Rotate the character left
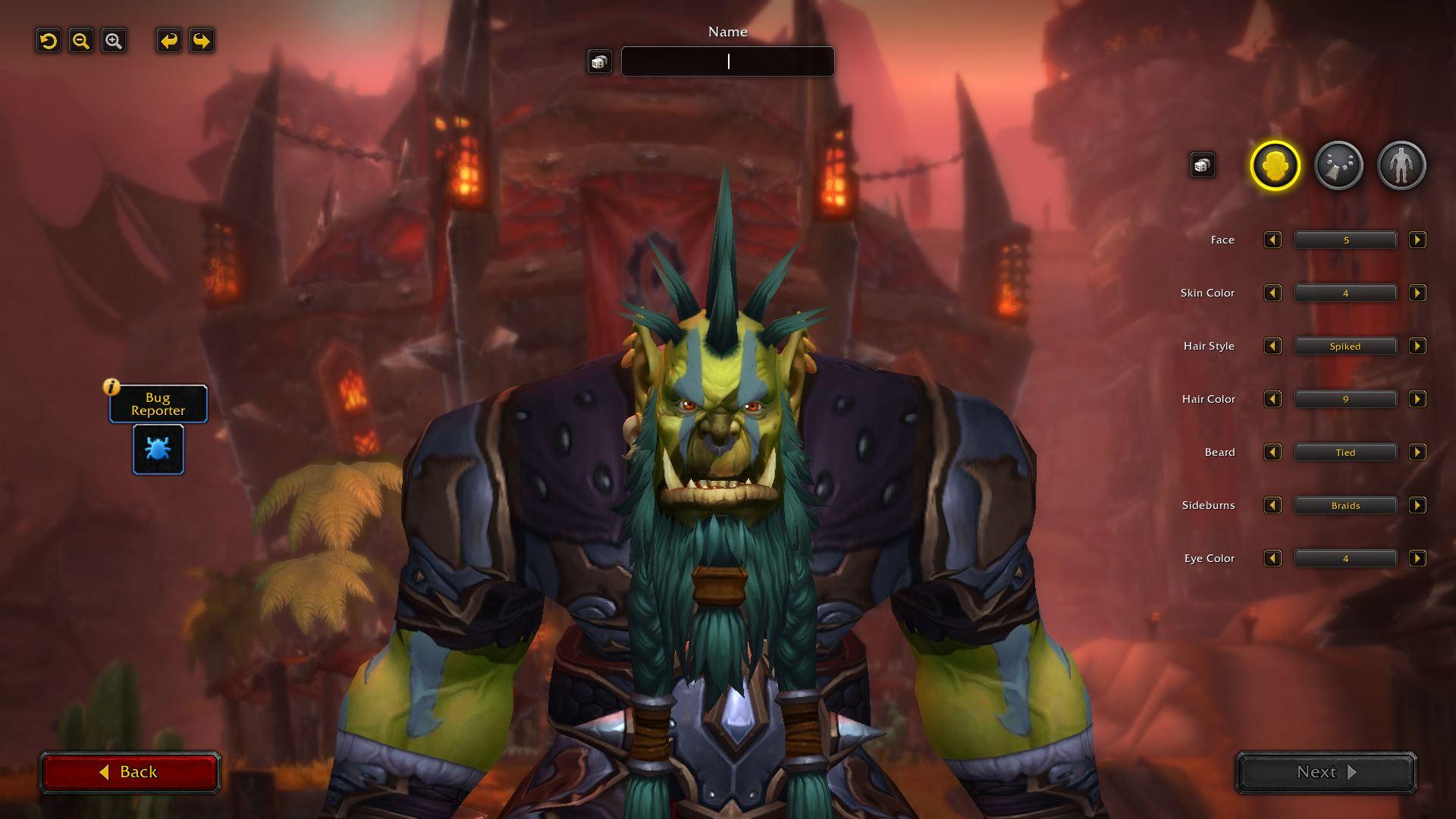Screen dimensions: 1456x819 click(168, 41)
